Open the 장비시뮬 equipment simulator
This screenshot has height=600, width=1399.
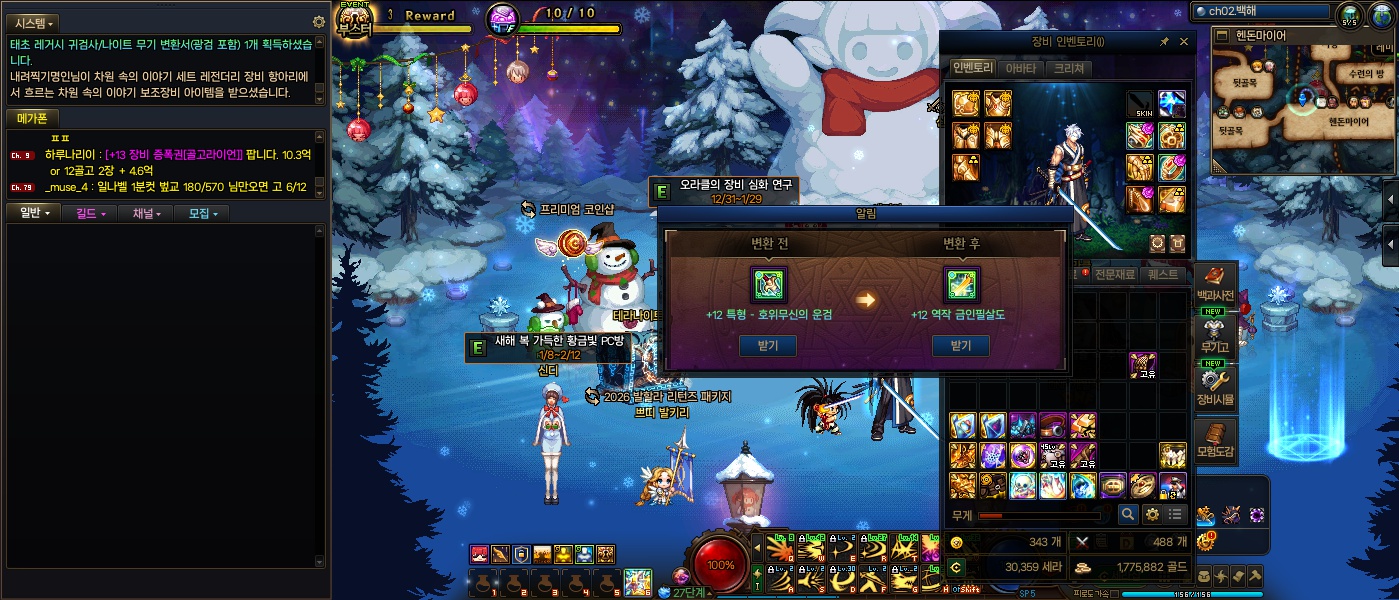pyautogui.click(x=1215, y=387)
